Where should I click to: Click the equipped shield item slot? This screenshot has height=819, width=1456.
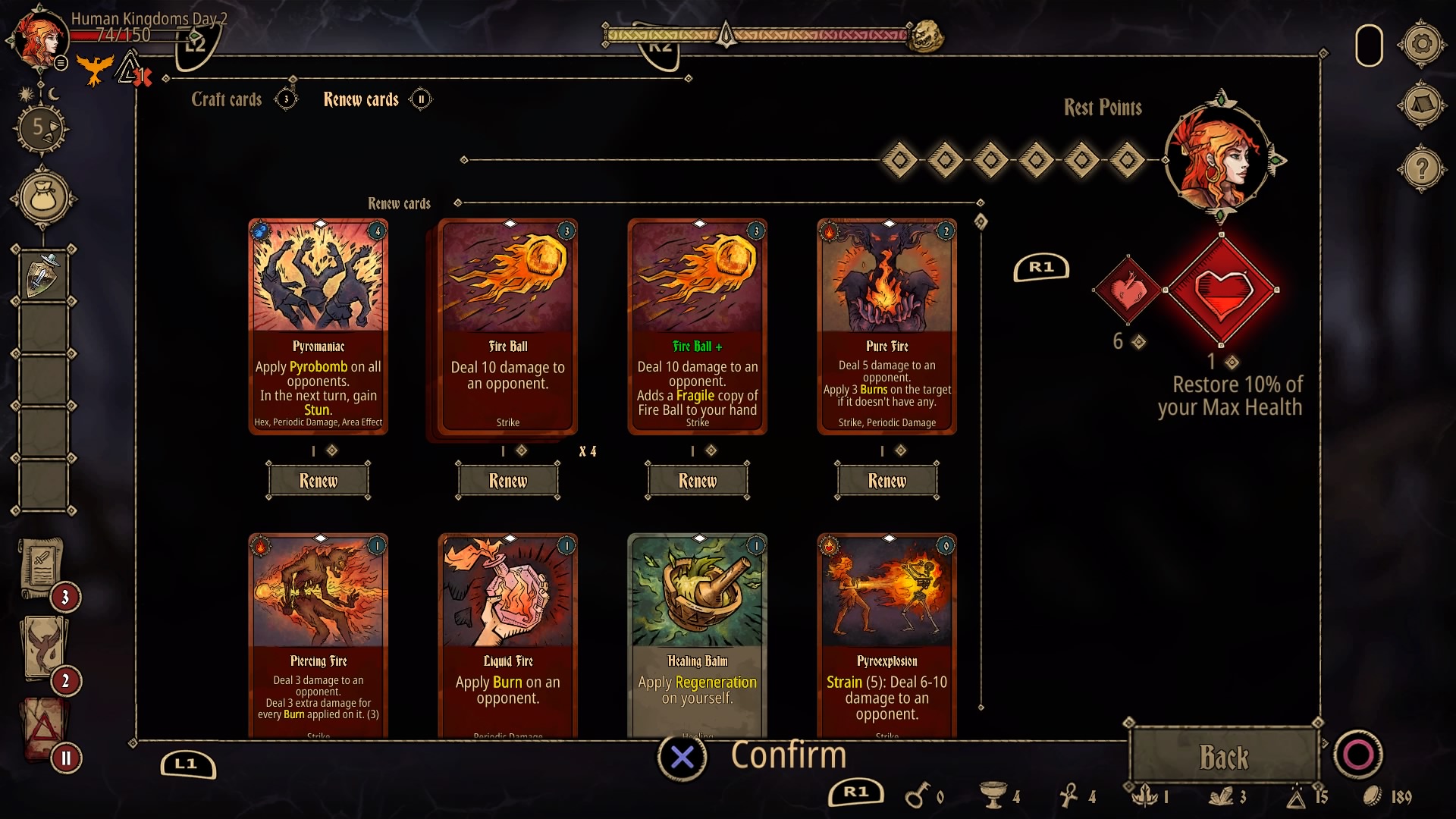pos(43,275)
